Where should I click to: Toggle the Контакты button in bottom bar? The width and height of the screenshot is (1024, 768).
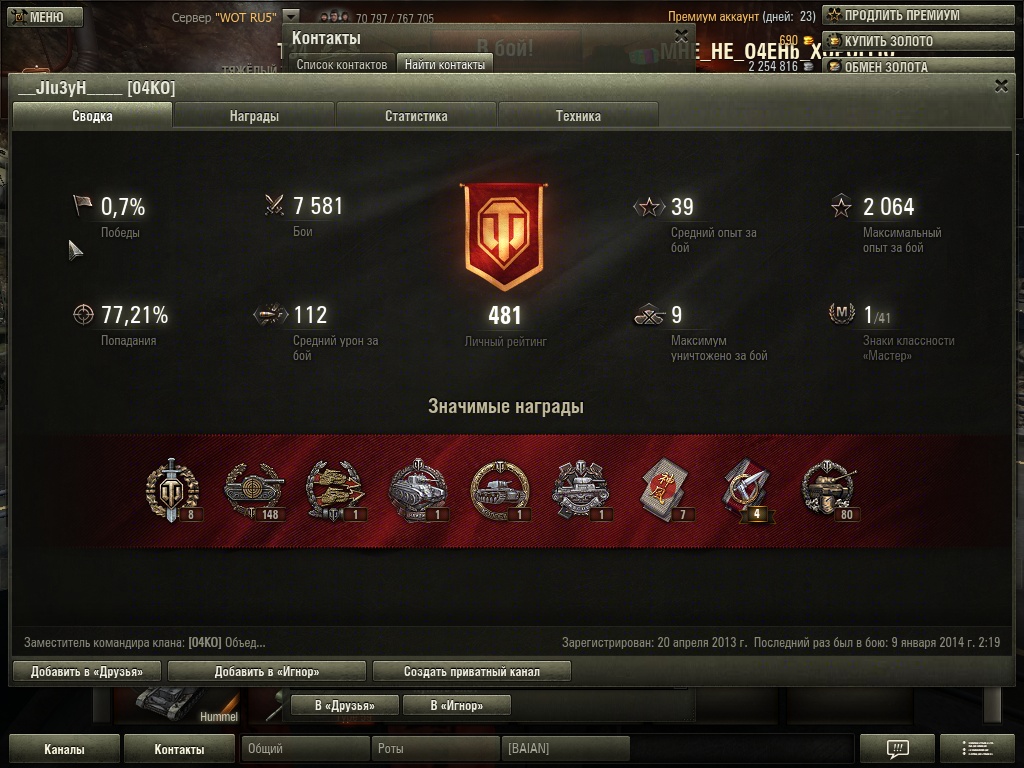(180, 749)
